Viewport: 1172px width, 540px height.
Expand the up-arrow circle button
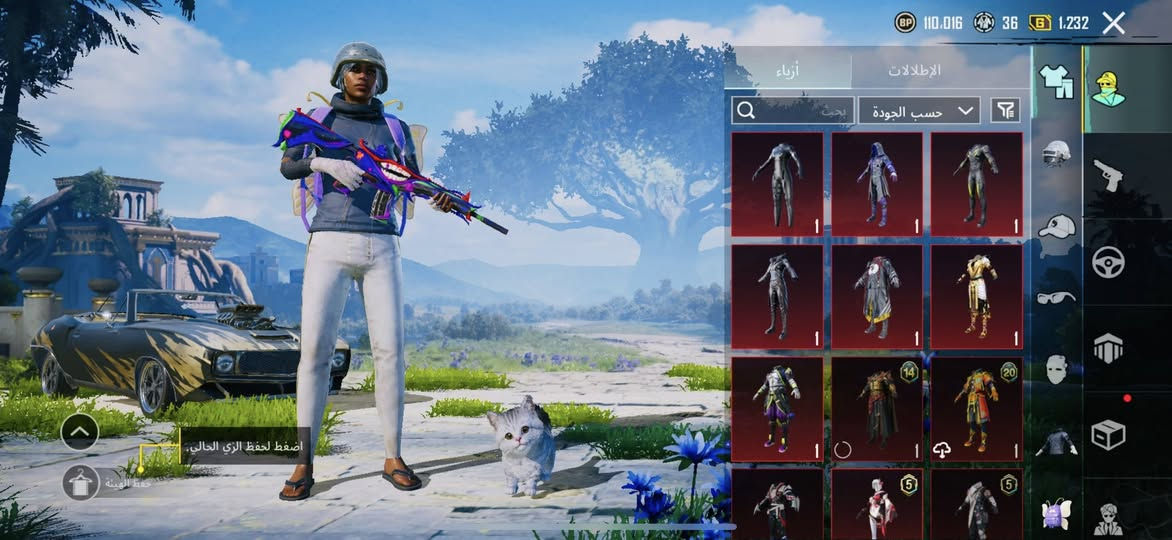[x=79, y=432]
